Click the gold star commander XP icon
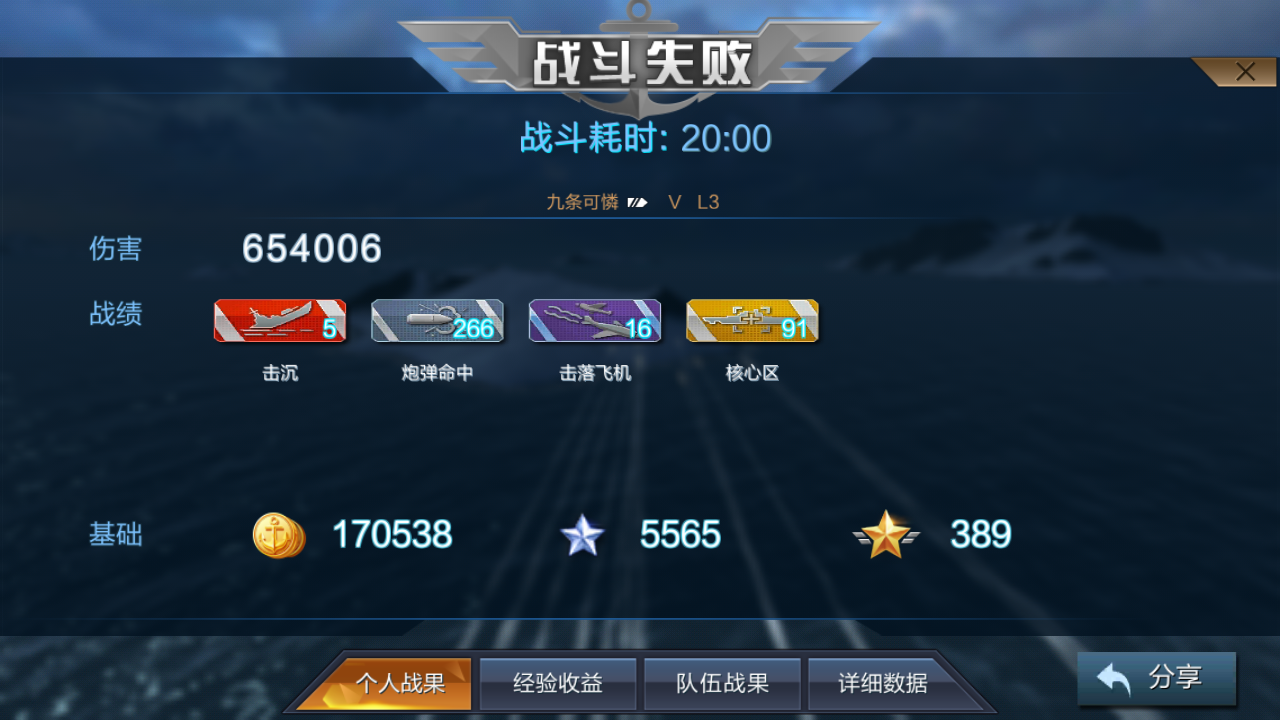 coord(888,535)
